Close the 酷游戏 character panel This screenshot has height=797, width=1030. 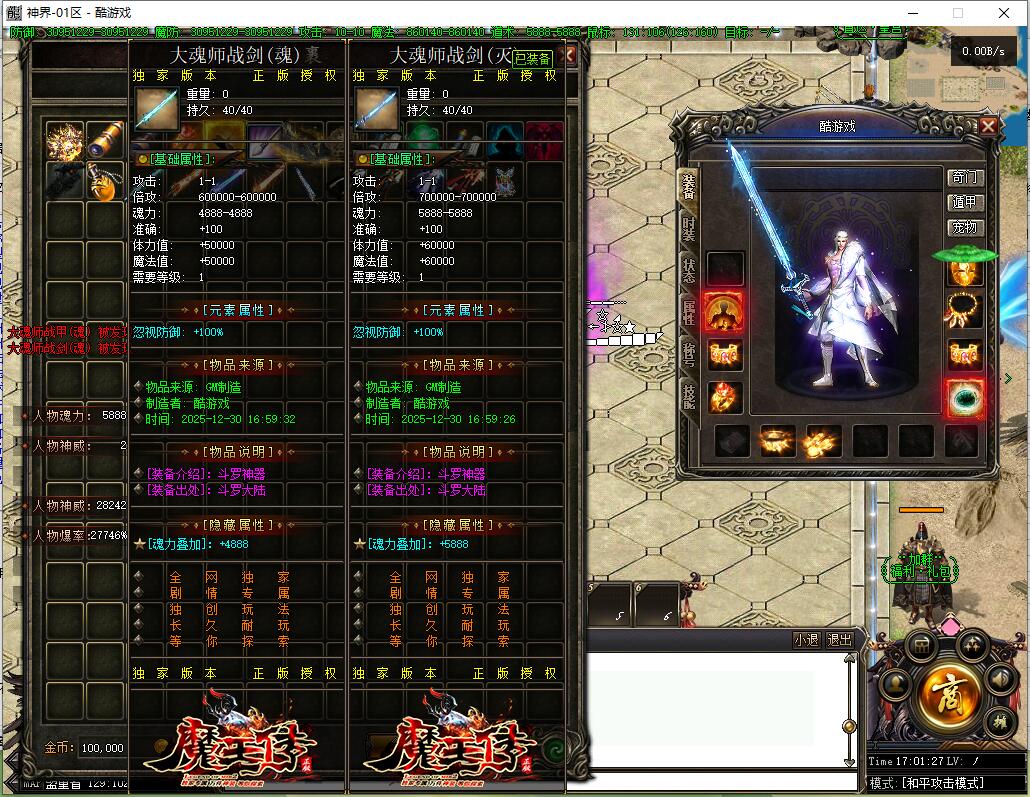987,126
